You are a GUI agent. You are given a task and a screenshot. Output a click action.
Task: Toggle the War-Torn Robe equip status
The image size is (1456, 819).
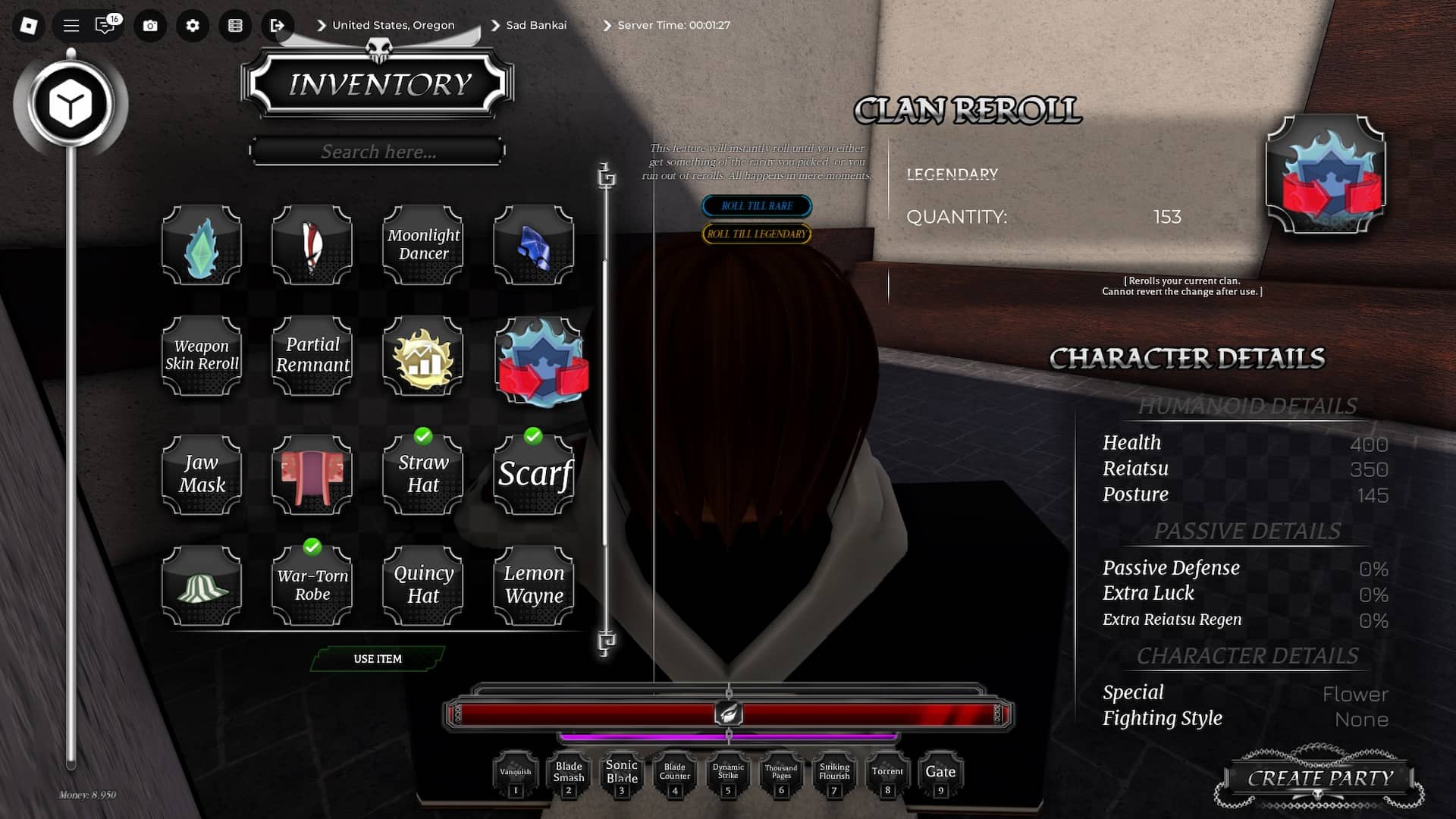[312, 548]
